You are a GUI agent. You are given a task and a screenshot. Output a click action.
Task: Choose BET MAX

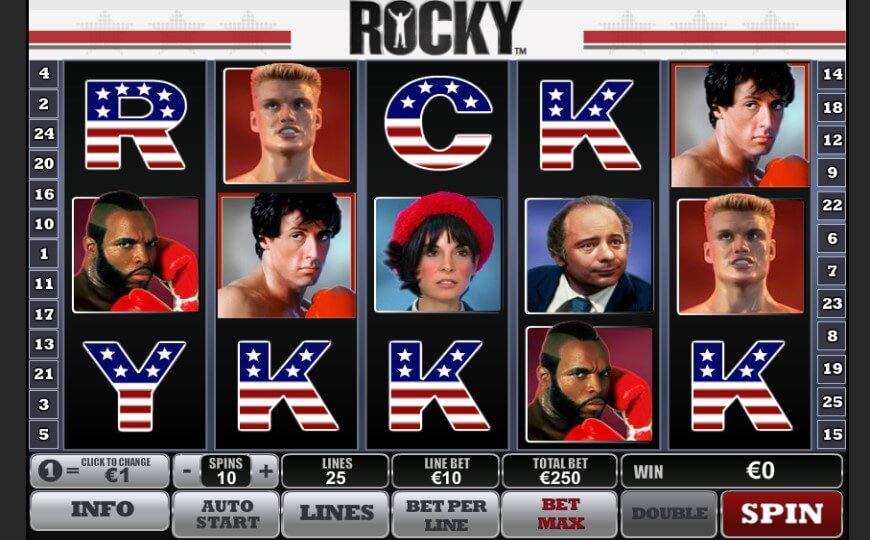click(x=560, y=513)
